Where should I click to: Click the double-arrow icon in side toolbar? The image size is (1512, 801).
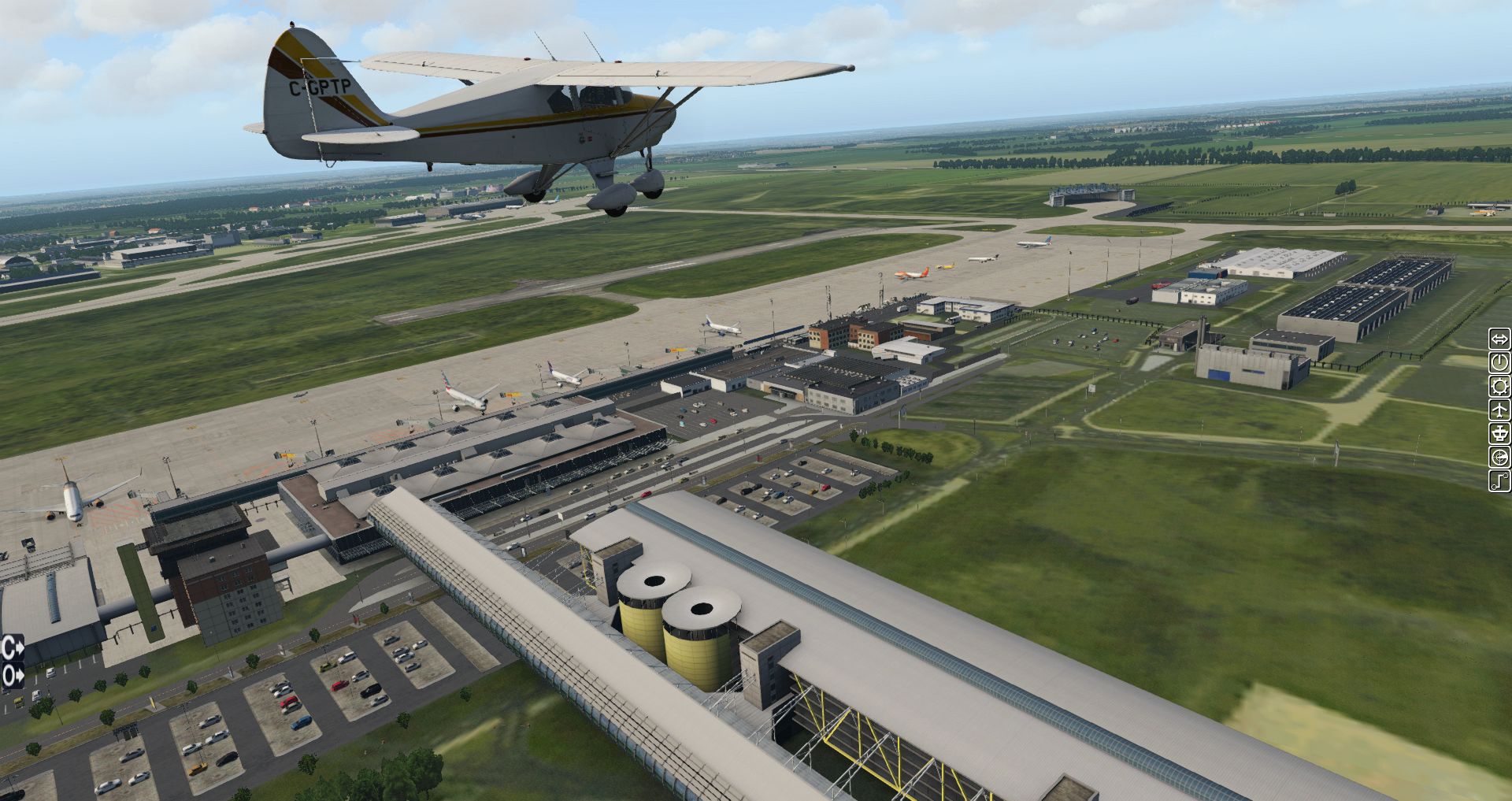pos(1499,339)
